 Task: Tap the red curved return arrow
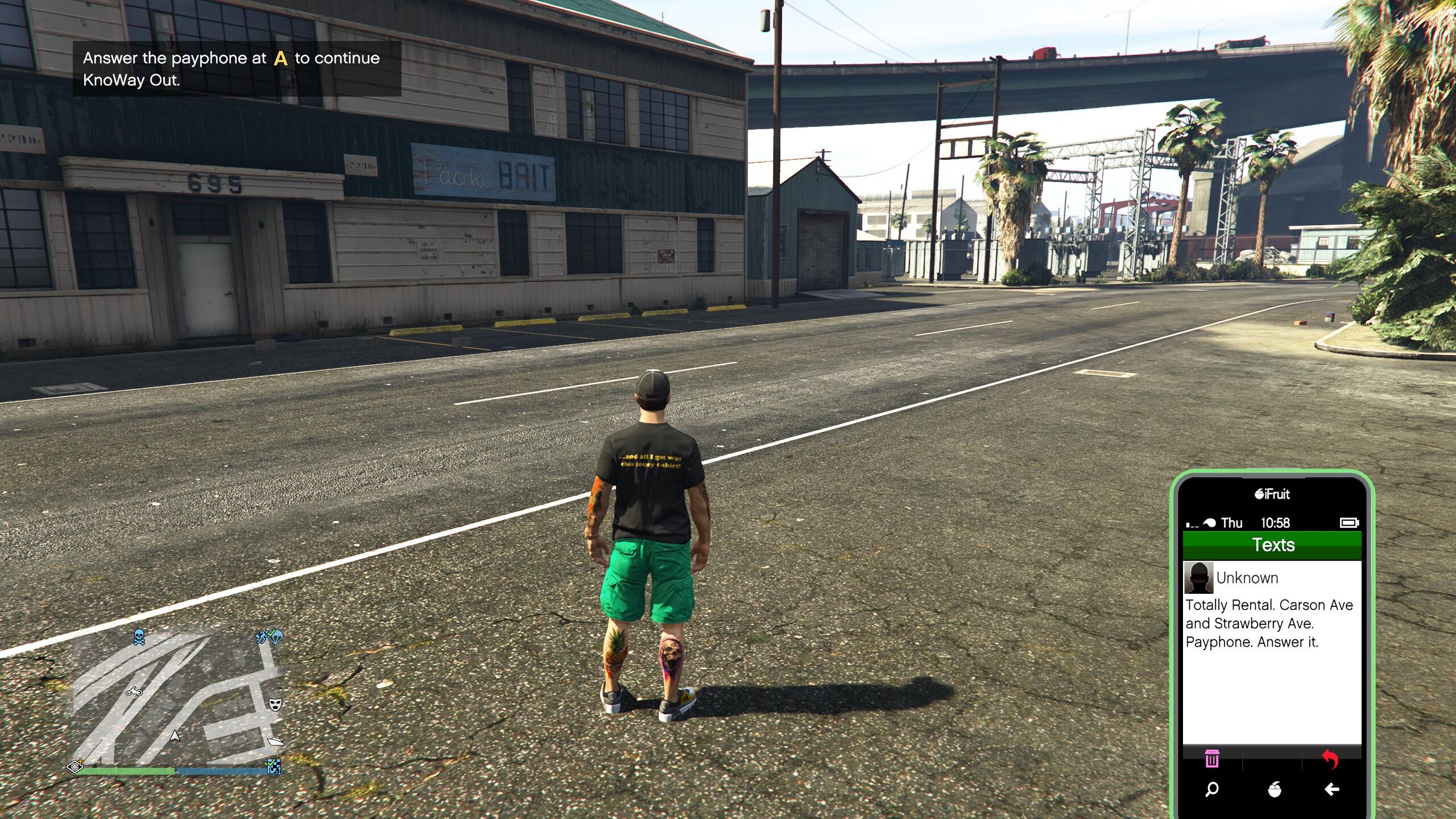tap(1330, 758)
